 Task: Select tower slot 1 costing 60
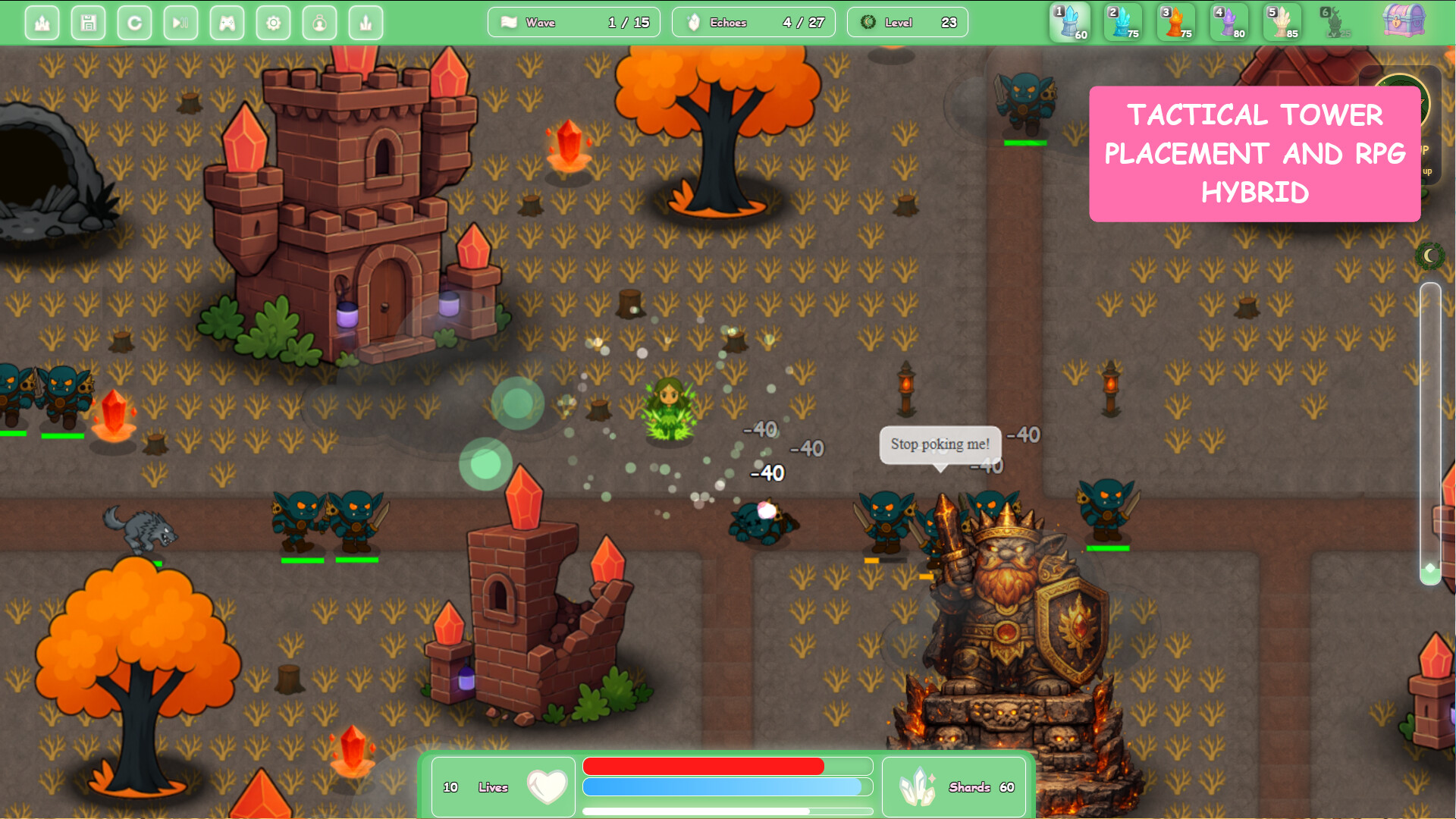[x=1070, y=22]
